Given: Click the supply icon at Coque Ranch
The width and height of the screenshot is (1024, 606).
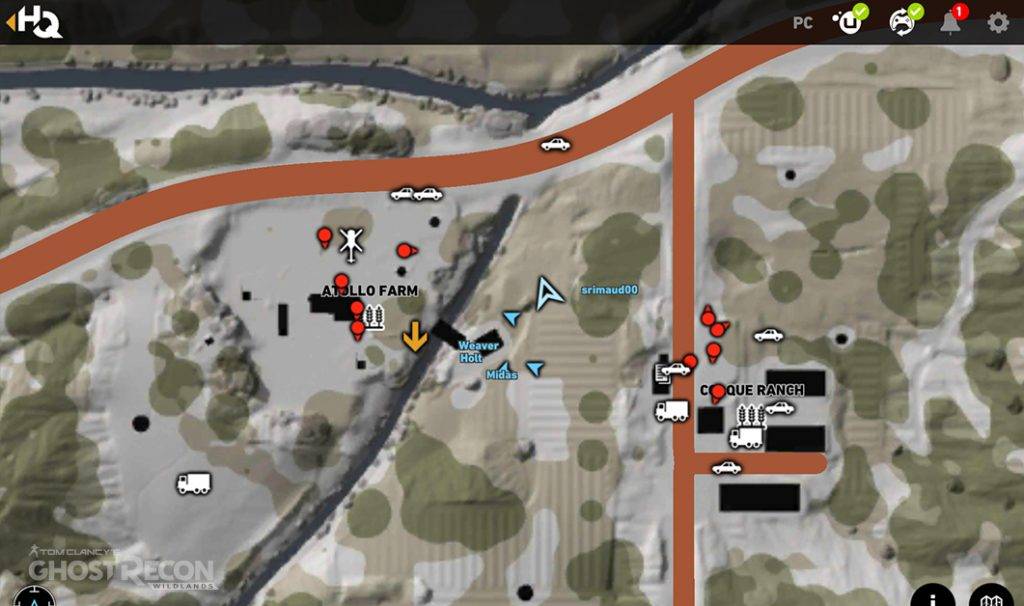Looking at the screenshot, I should tap(750, 415).
